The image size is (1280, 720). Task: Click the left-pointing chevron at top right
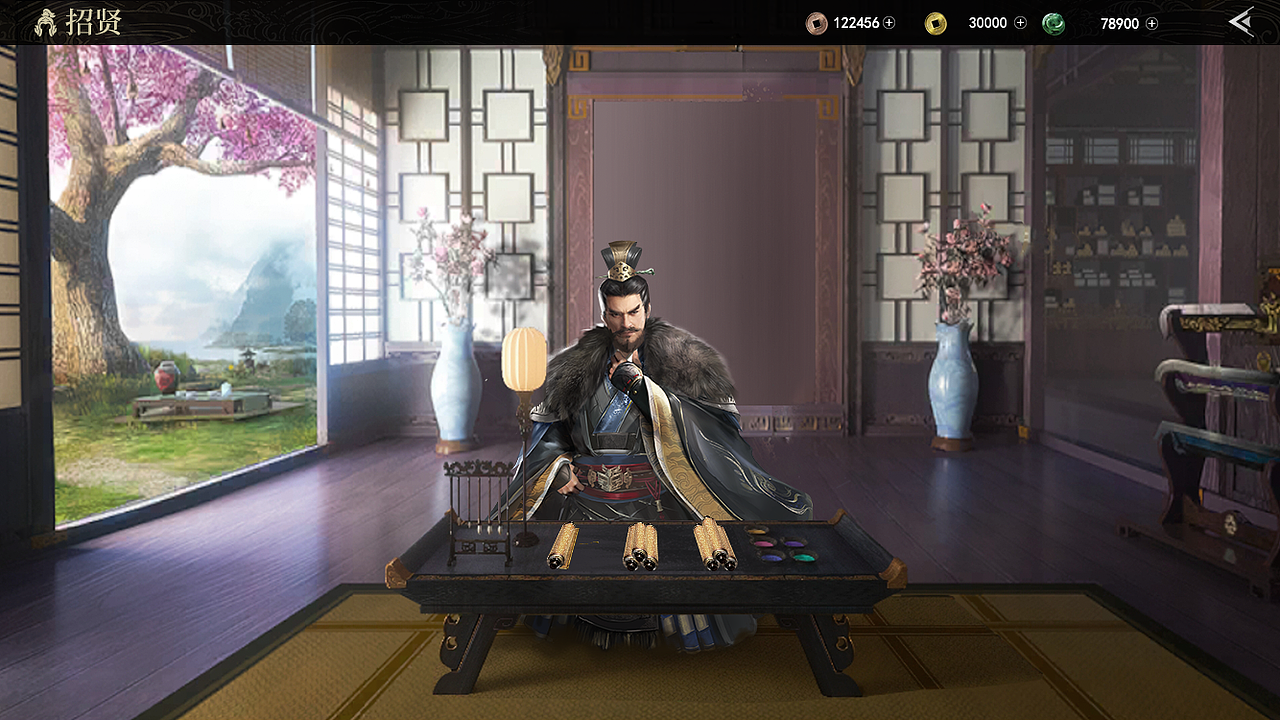click(x=1242, y=20)
